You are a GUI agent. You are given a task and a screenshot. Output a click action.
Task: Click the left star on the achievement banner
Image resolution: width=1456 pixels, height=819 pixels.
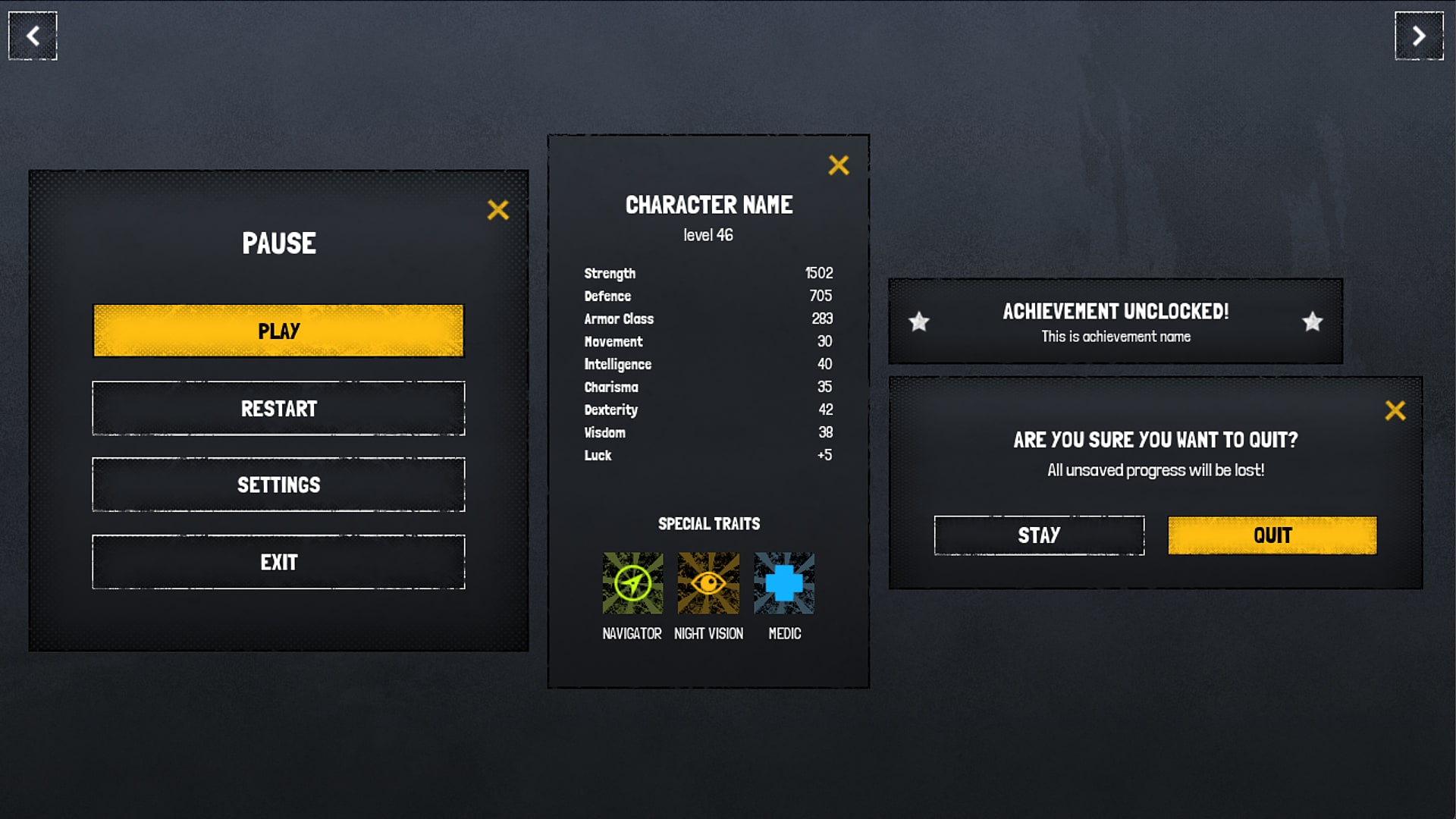(920, 322)
